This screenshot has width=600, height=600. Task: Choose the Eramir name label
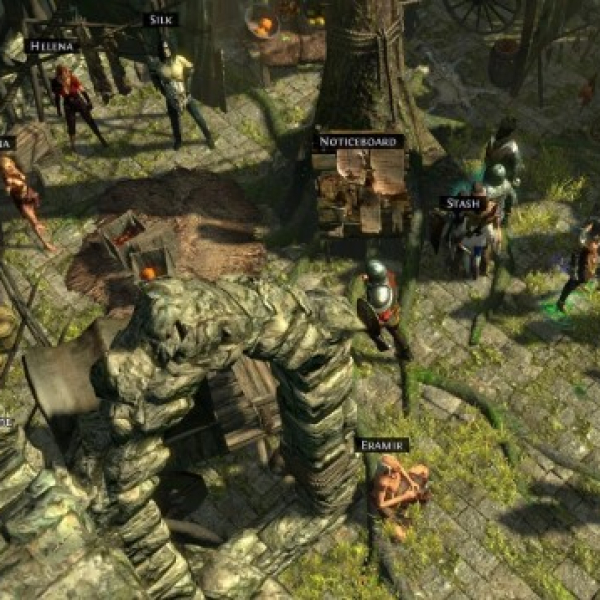click(381, 444)
